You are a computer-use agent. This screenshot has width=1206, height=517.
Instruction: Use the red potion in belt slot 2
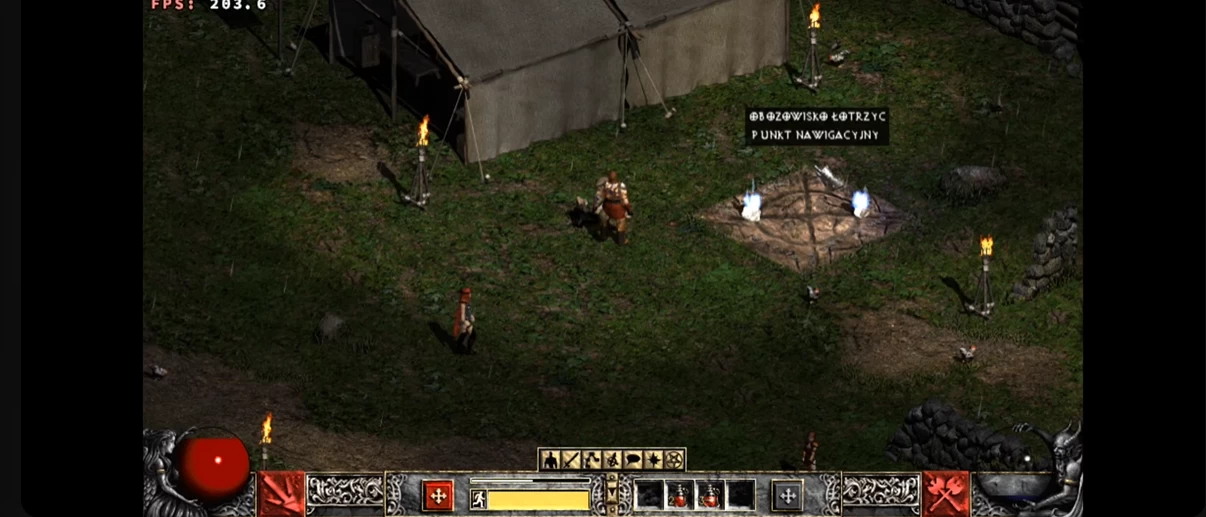[x=681, y=495]
